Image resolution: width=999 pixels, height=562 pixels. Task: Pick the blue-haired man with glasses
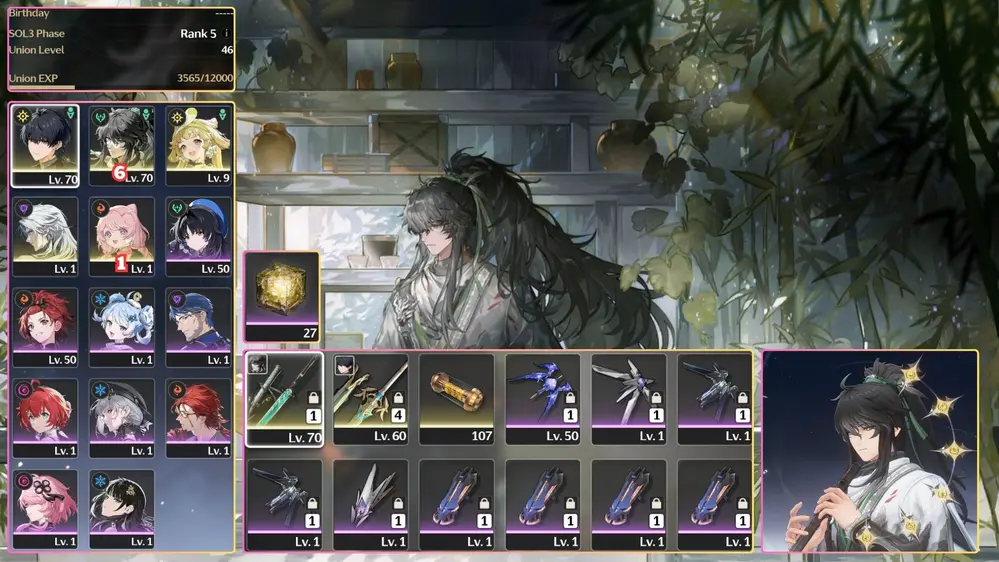(x=199, y=327)
